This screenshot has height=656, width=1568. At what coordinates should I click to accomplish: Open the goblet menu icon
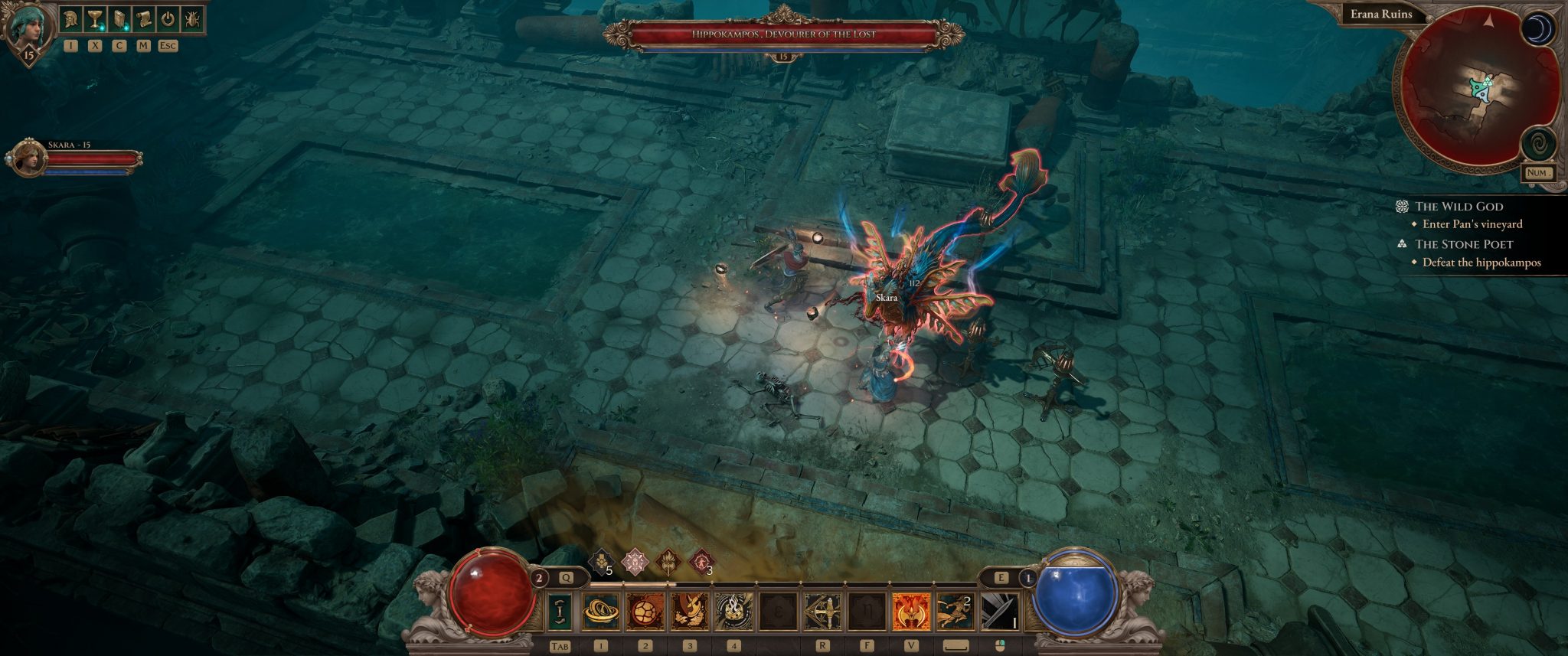coord(95,19)
